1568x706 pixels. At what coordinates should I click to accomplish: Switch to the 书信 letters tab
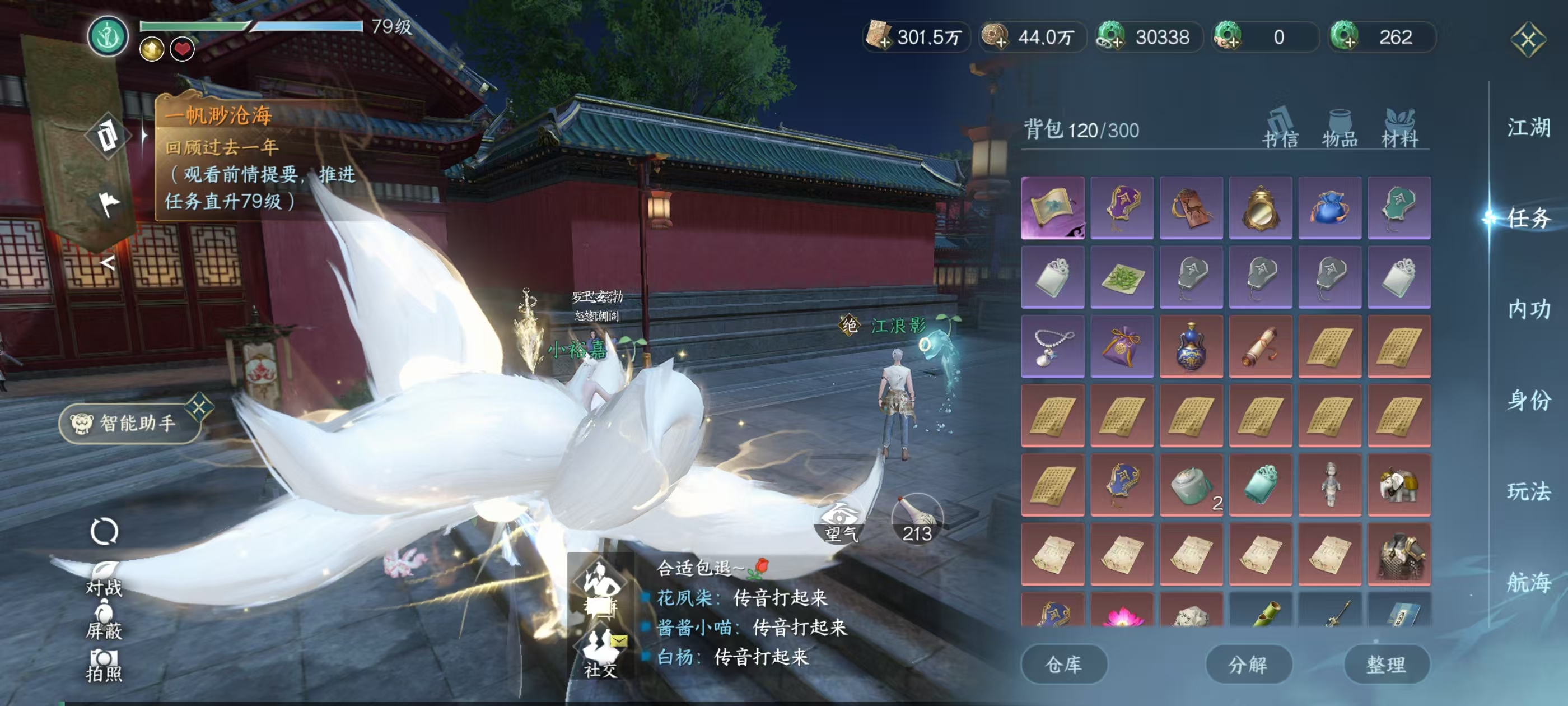[1280, 129]
